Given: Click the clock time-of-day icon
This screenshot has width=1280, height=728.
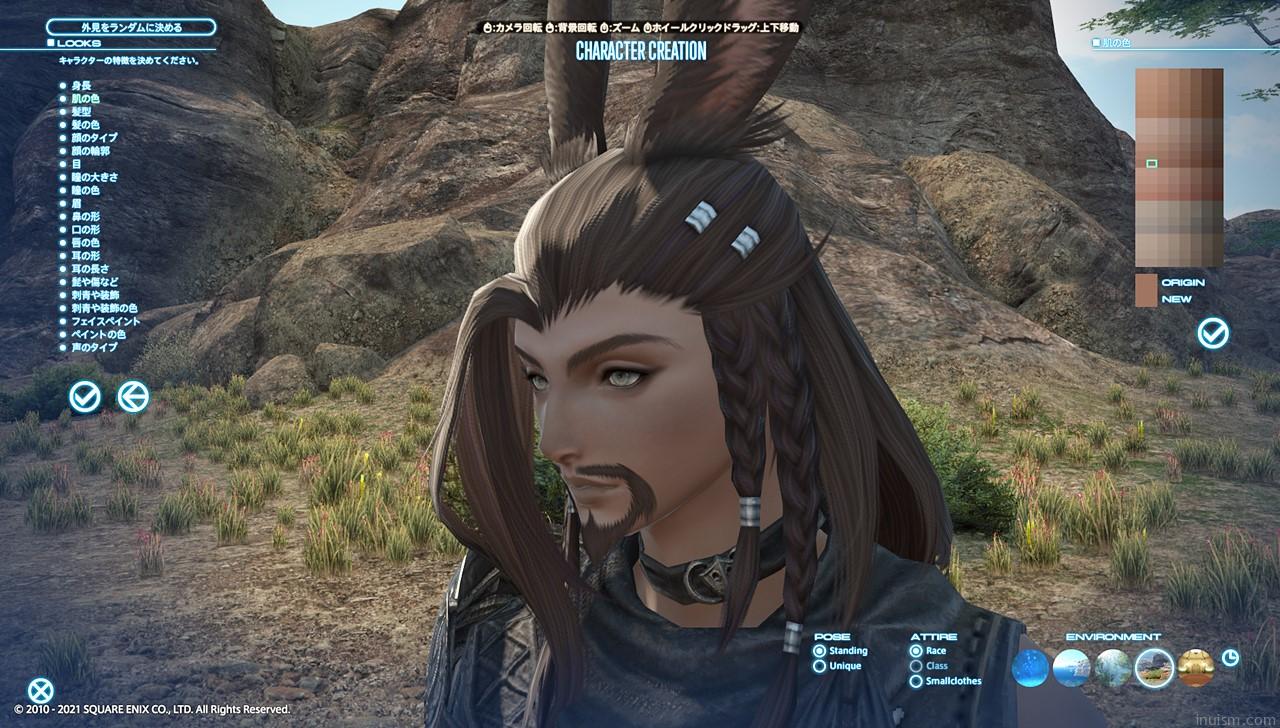Looking at the screenshot, I should coord(1231,657).
